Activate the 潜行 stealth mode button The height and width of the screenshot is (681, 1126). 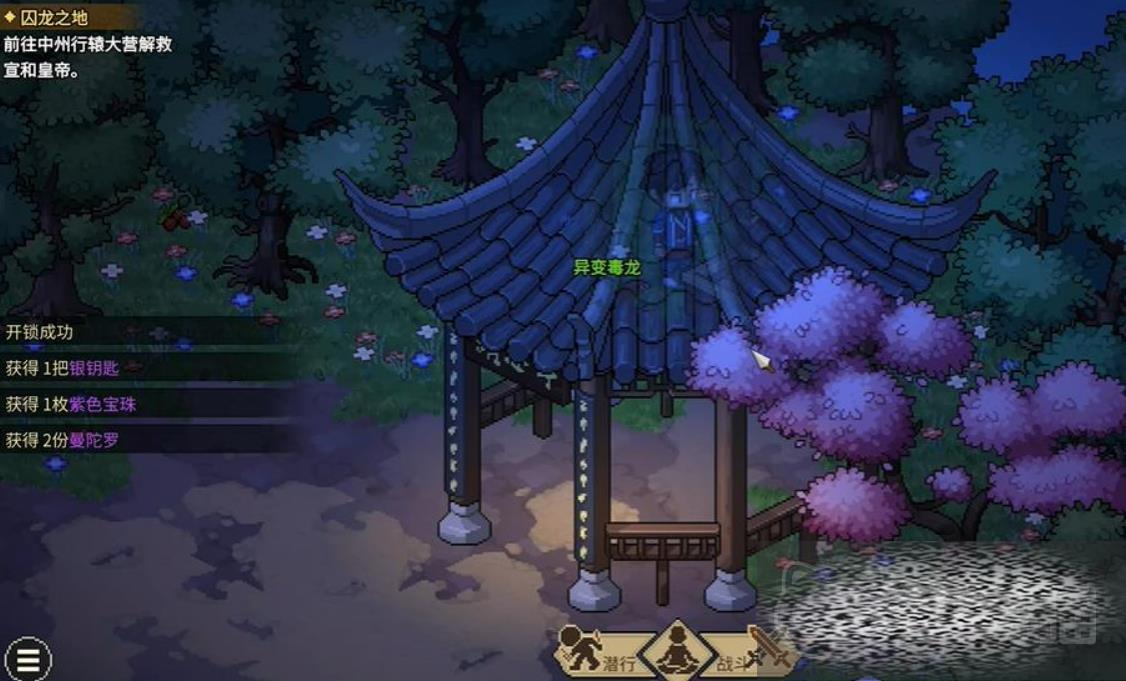click(598, 654)
